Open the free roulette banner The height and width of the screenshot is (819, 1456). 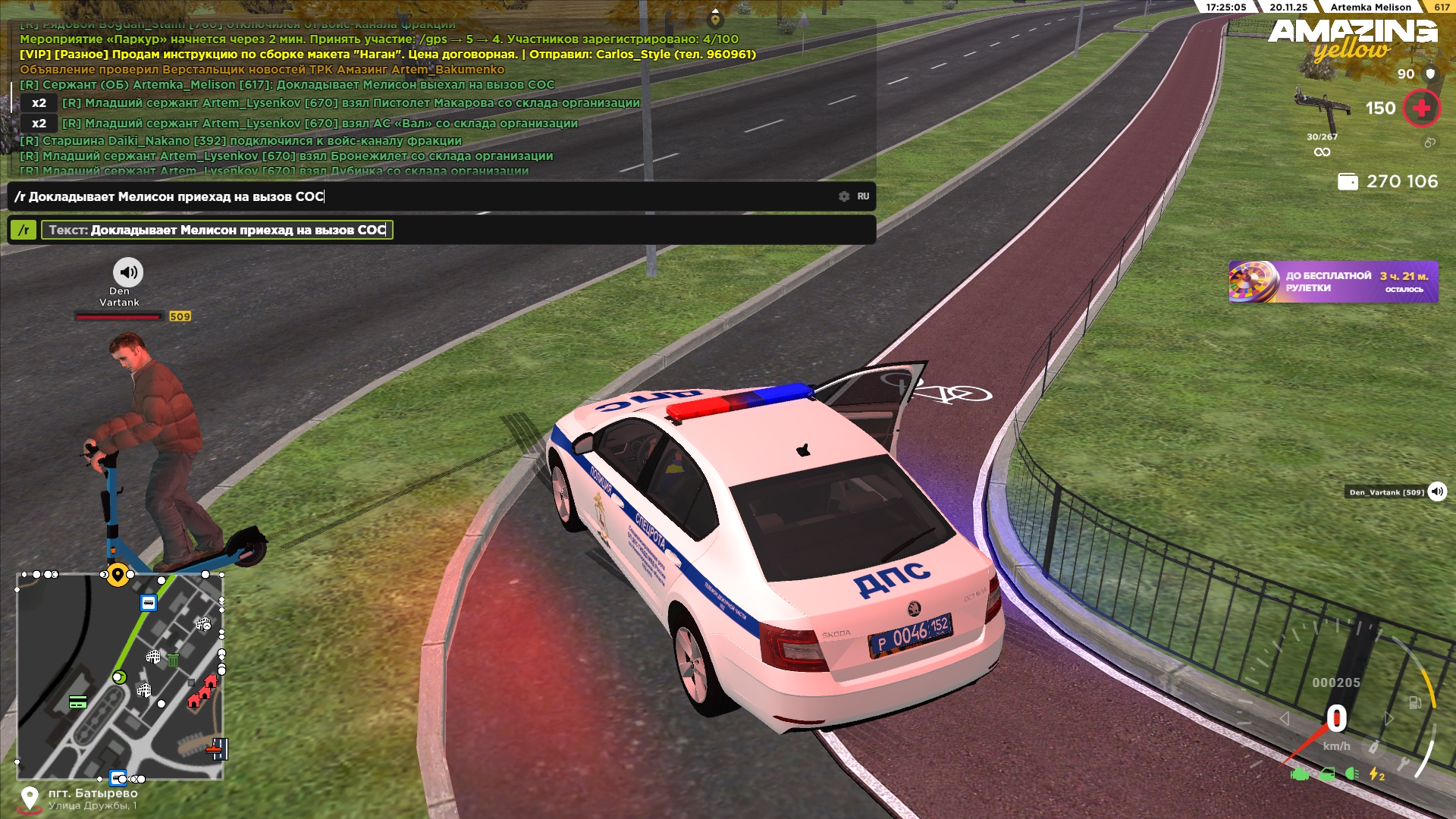pos(1332,281)
